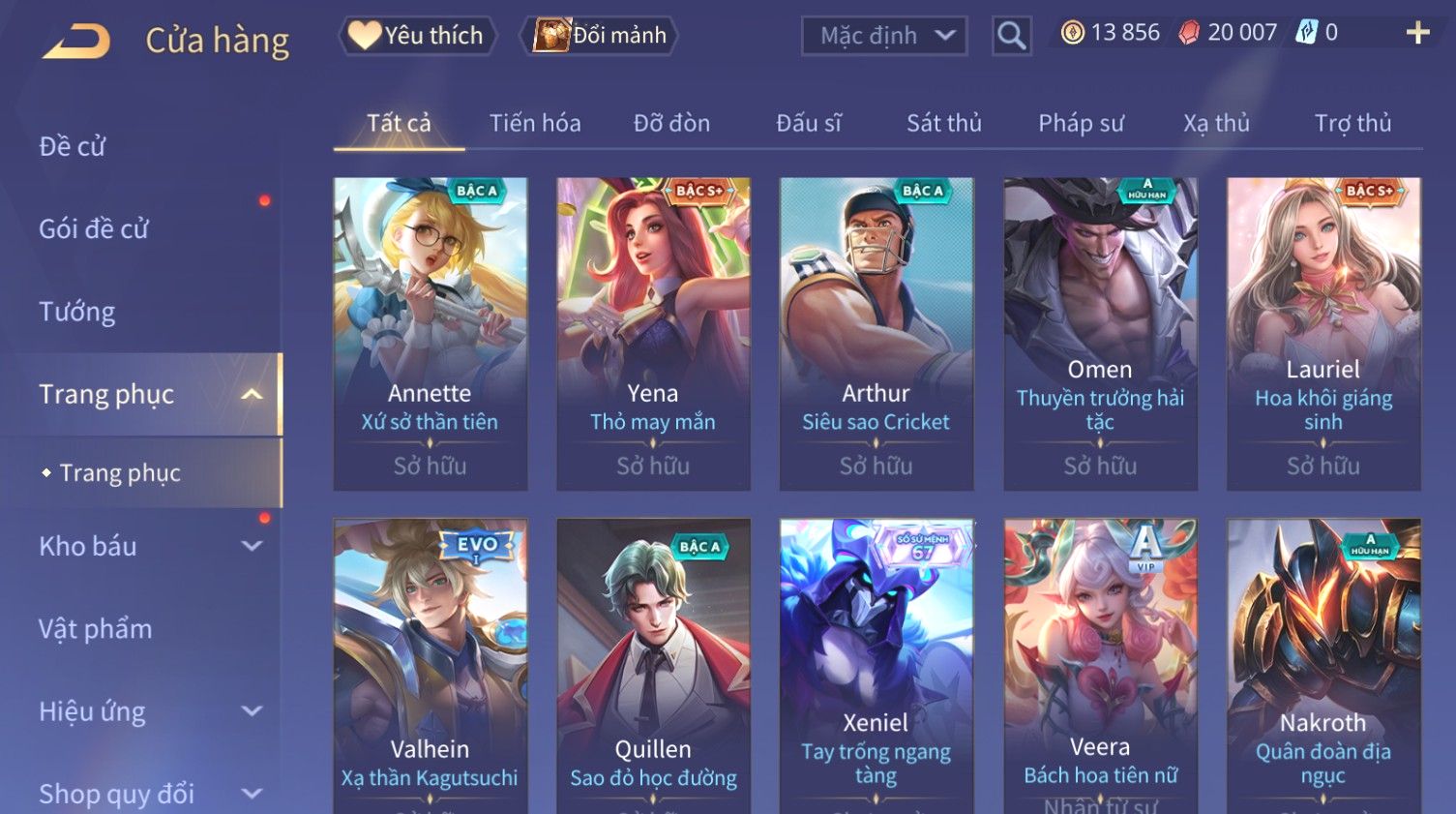This screenshot has height=814, width=1456.
Task: Filter by the Trợ thủ tab
Action: tap(1352, 123)
